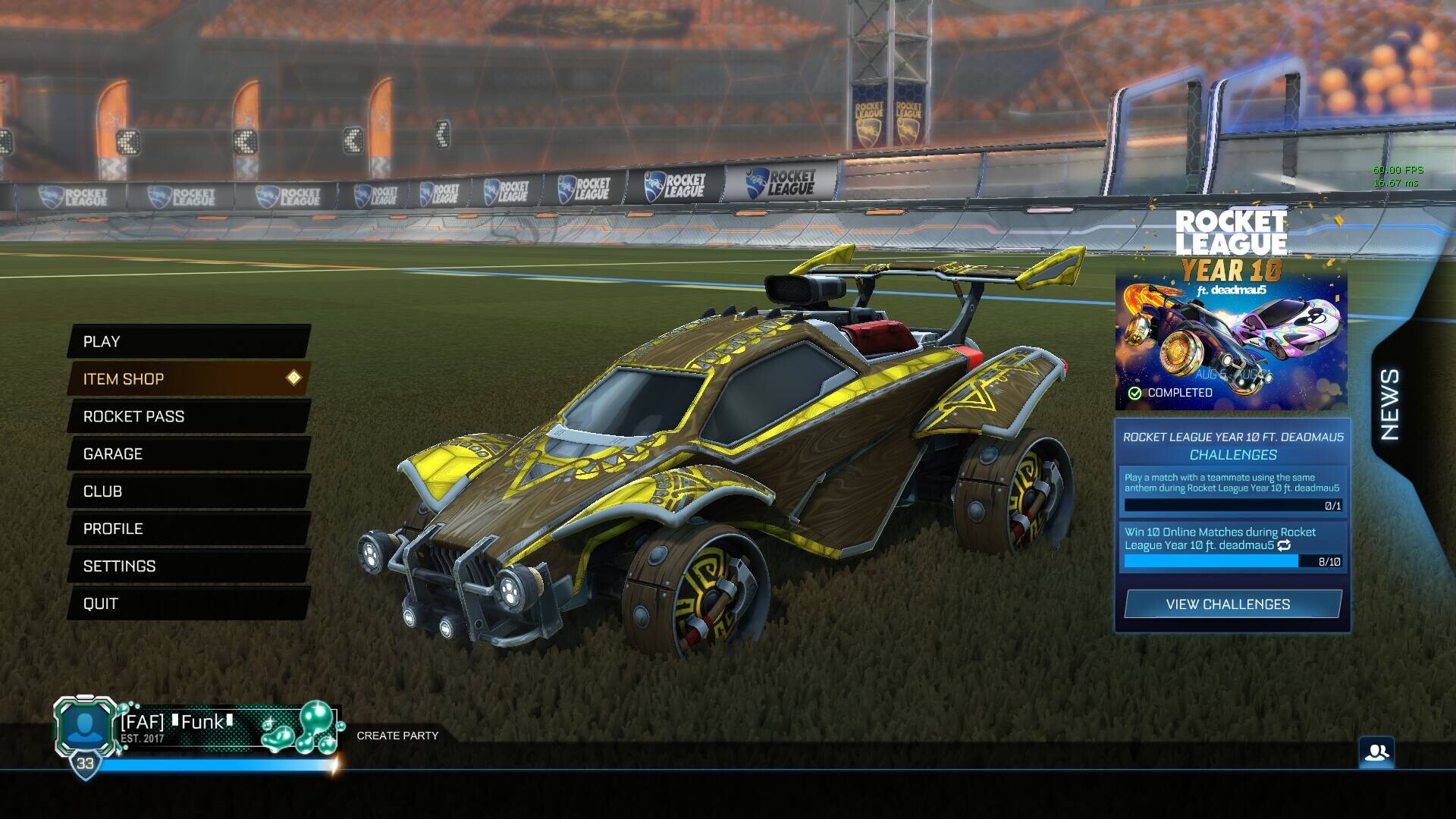Select Create Party
This screenshot has height=819, width=1456.
point(397,736)
